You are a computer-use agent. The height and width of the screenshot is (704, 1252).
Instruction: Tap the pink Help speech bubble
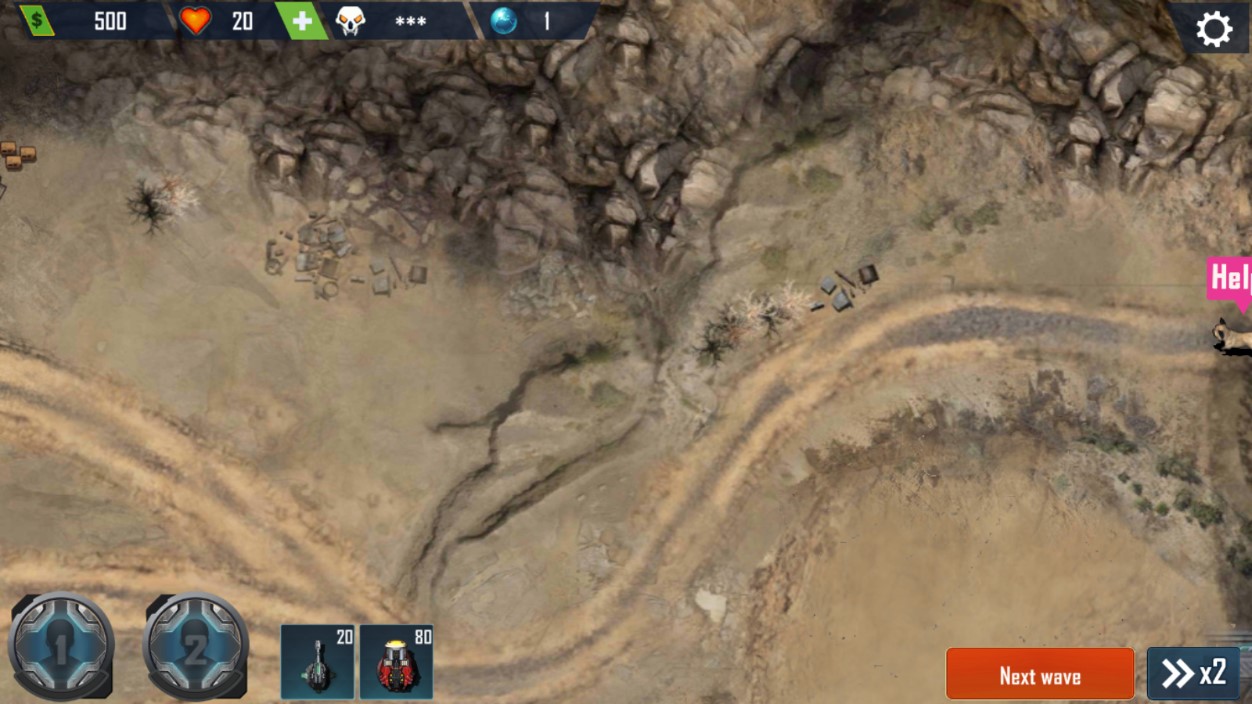click(1230, 279)
